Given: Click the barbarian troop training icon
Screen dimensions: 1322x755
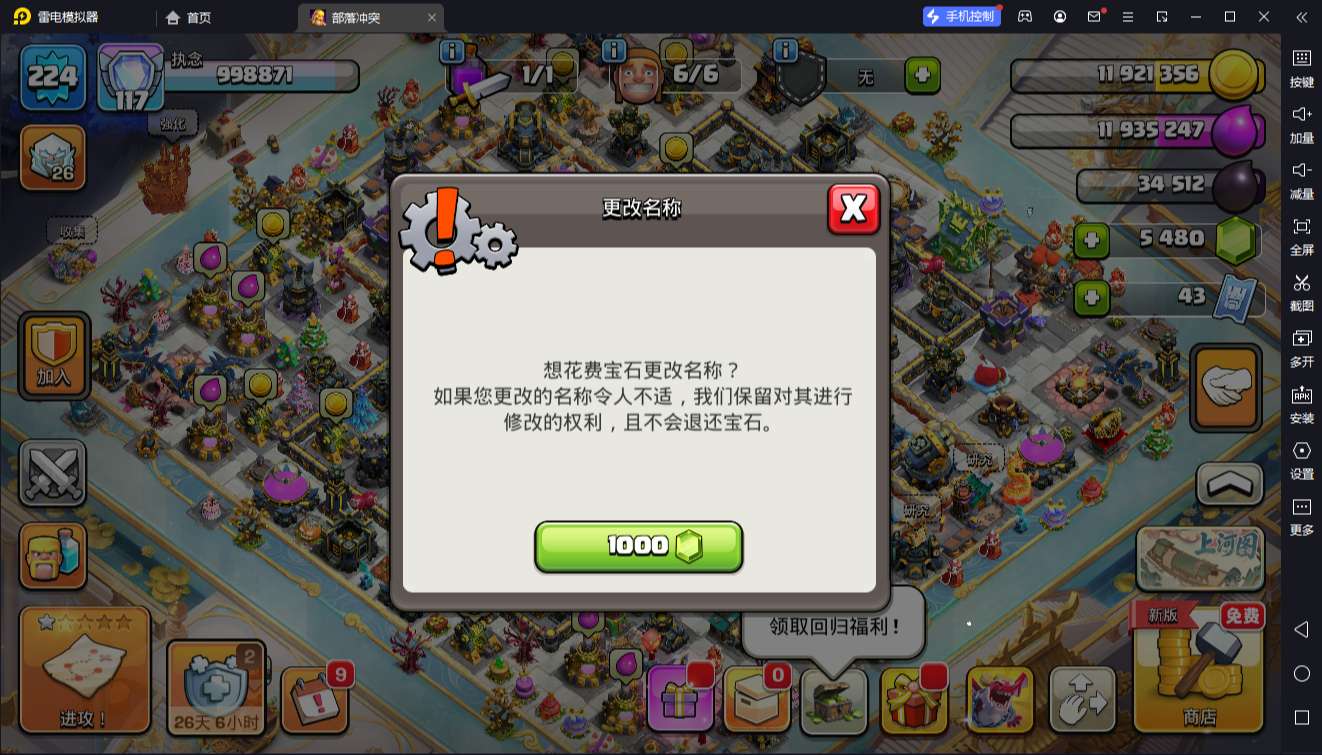Looking at the screenshot, I should [x=53, y=556].
